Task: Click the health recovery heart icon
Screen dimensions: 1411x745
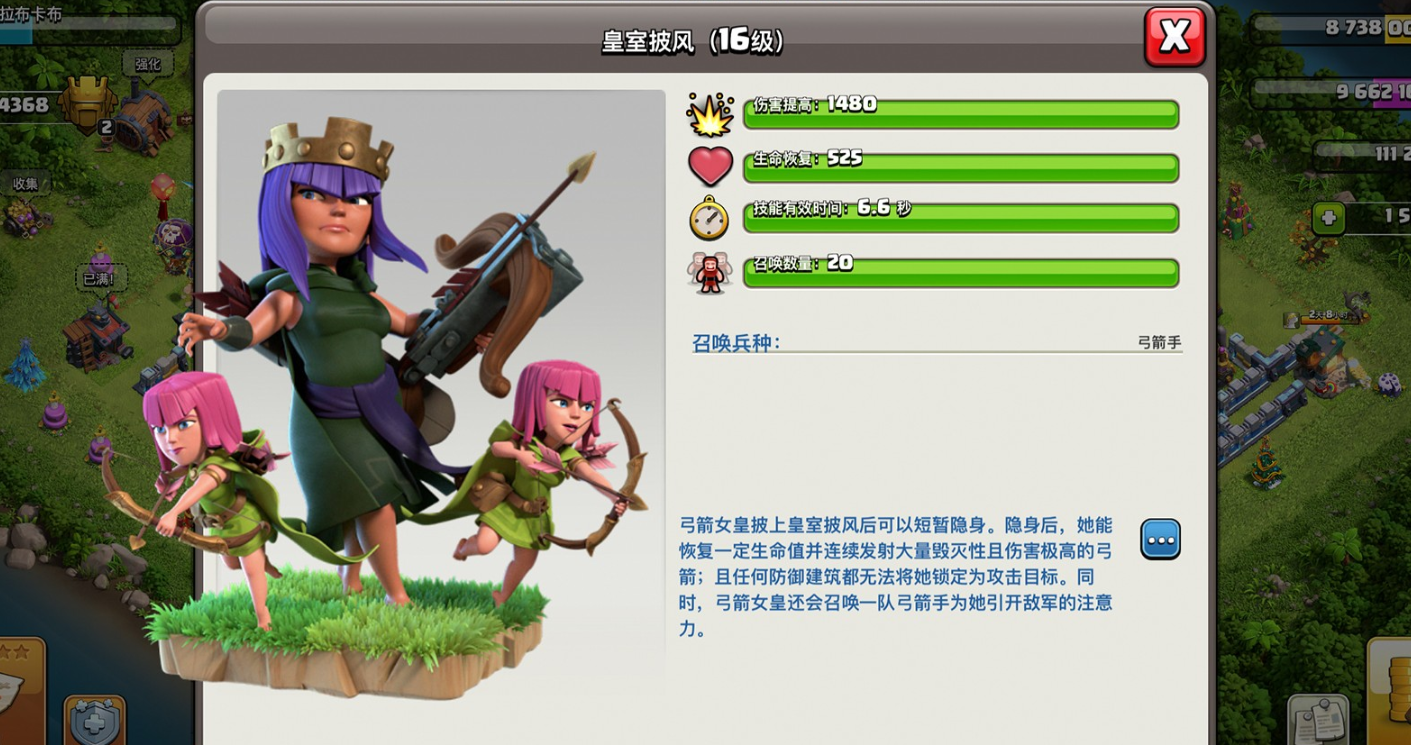Action: click(710, 165)
